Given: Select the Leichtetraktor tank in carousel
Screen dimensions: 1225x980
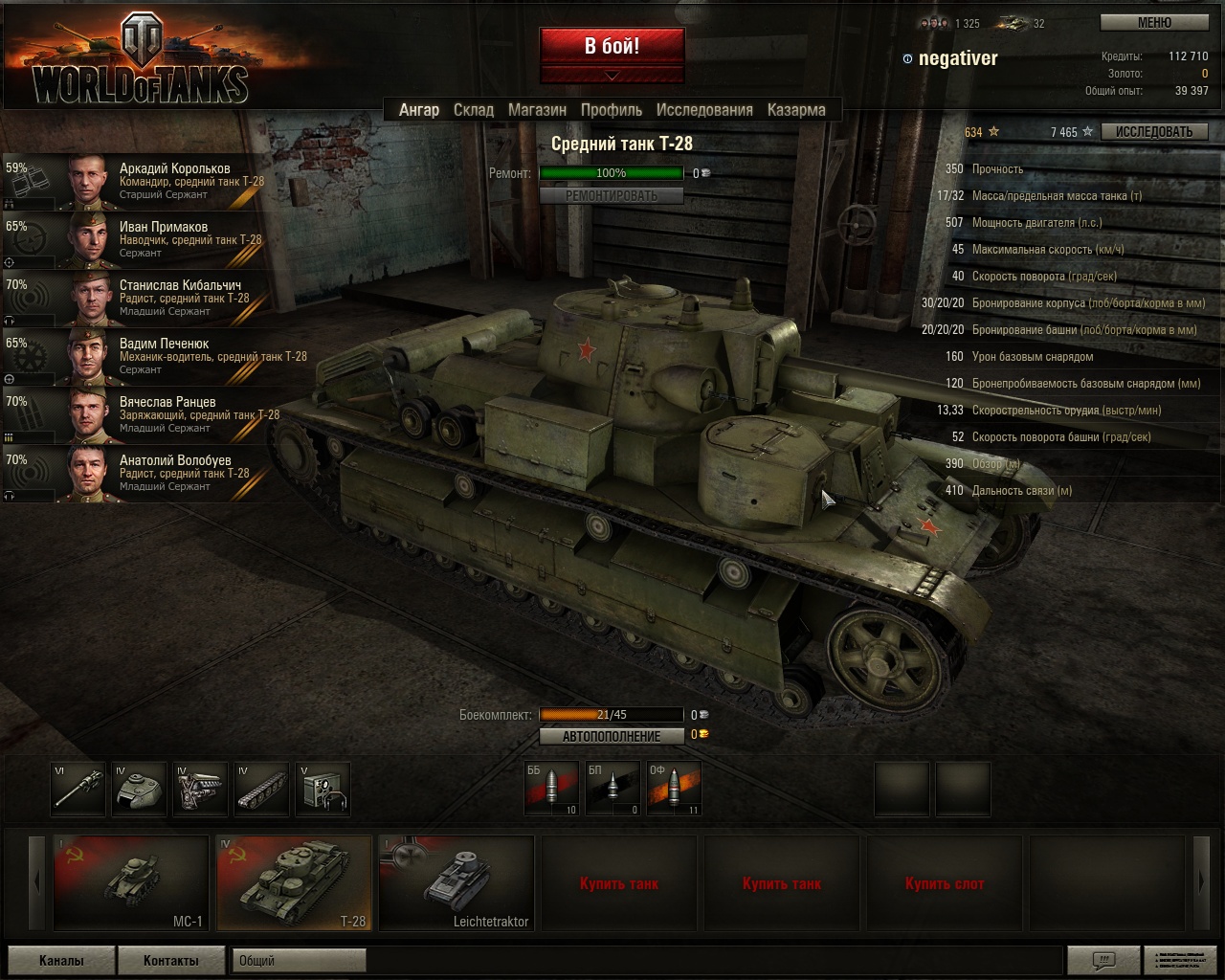Looking at the screenshot, I should click(457, 882).
